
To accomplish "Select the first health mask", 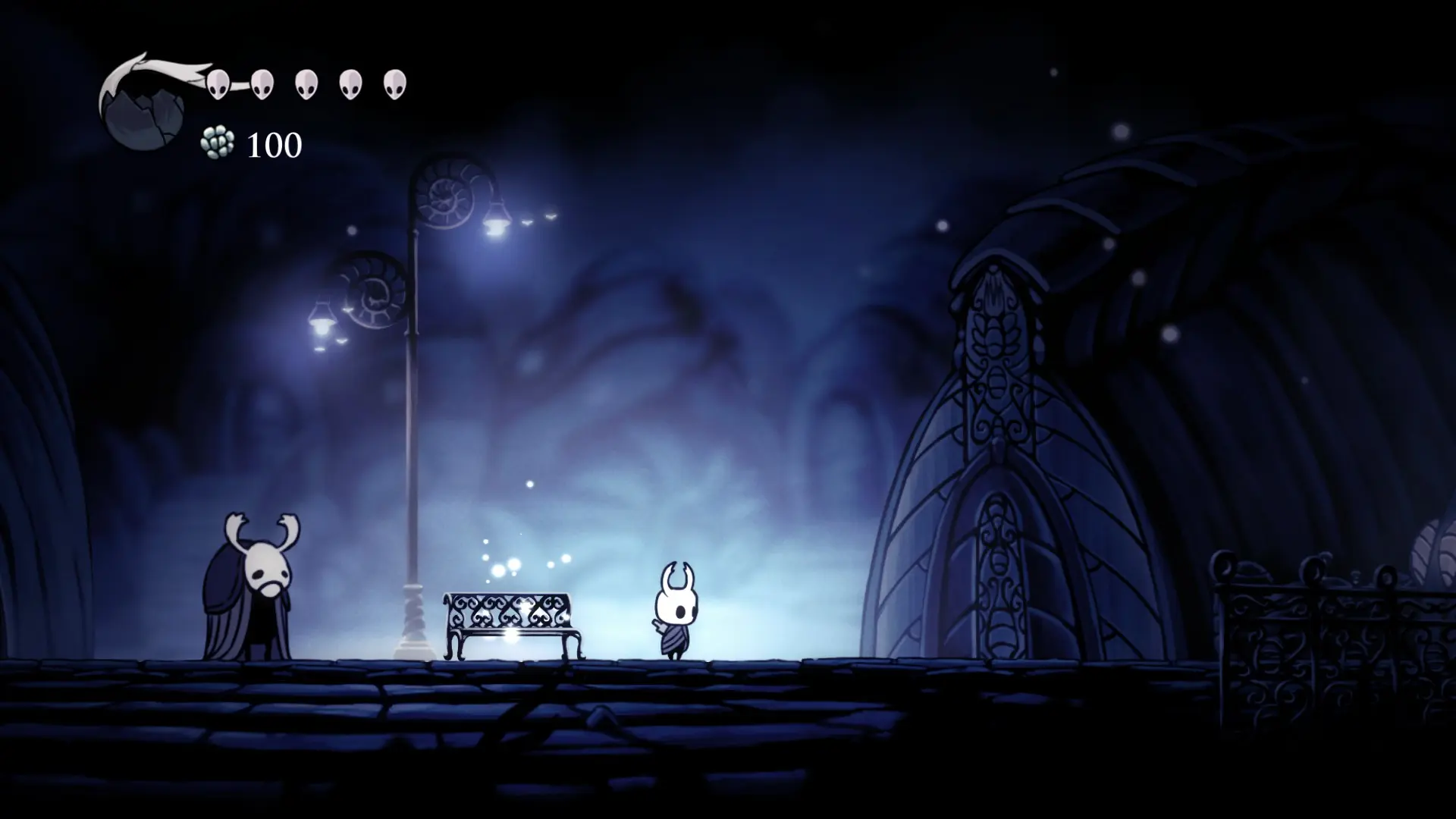I will click(218, 83).
